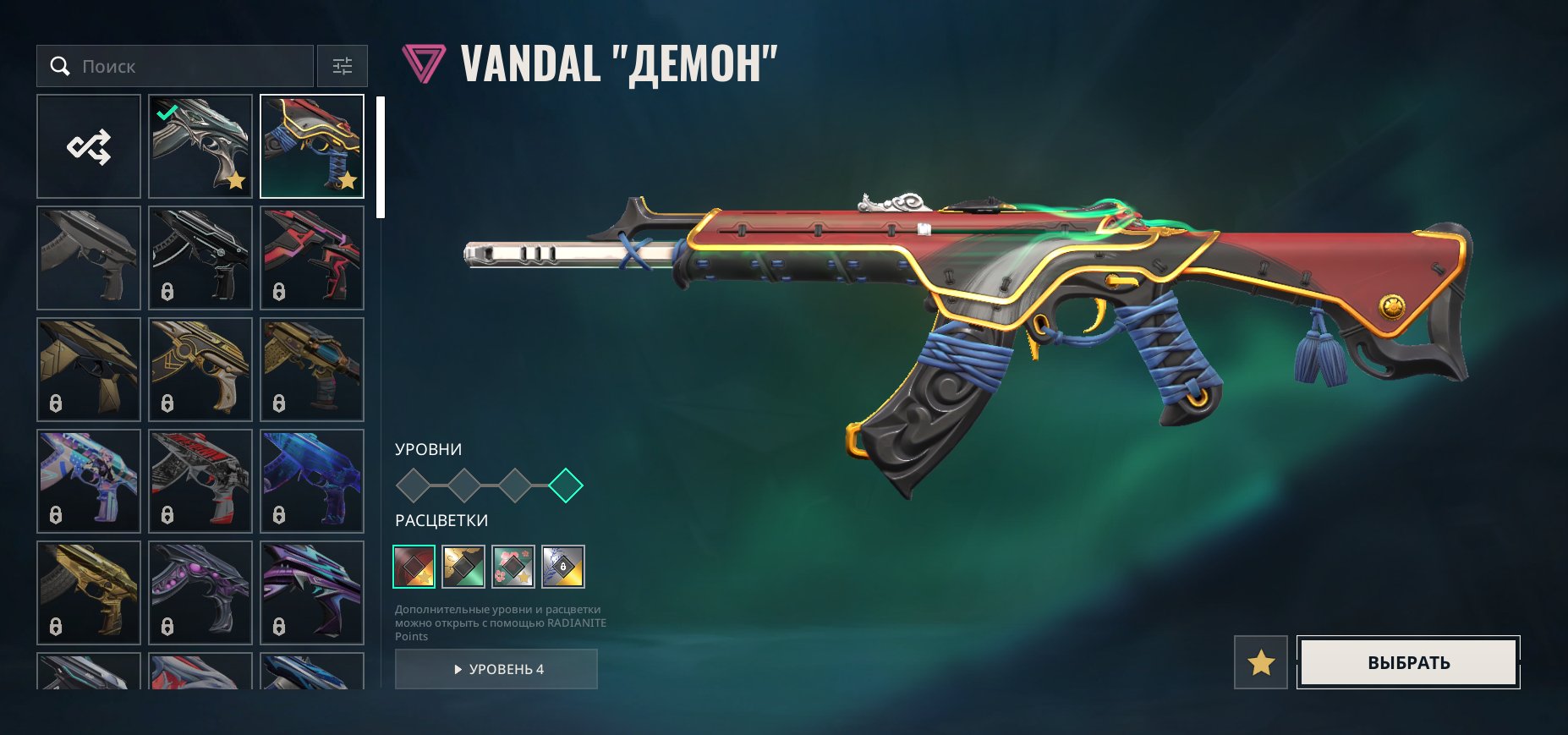Select the locked blue crystal Vandal skin

[312, 481]
